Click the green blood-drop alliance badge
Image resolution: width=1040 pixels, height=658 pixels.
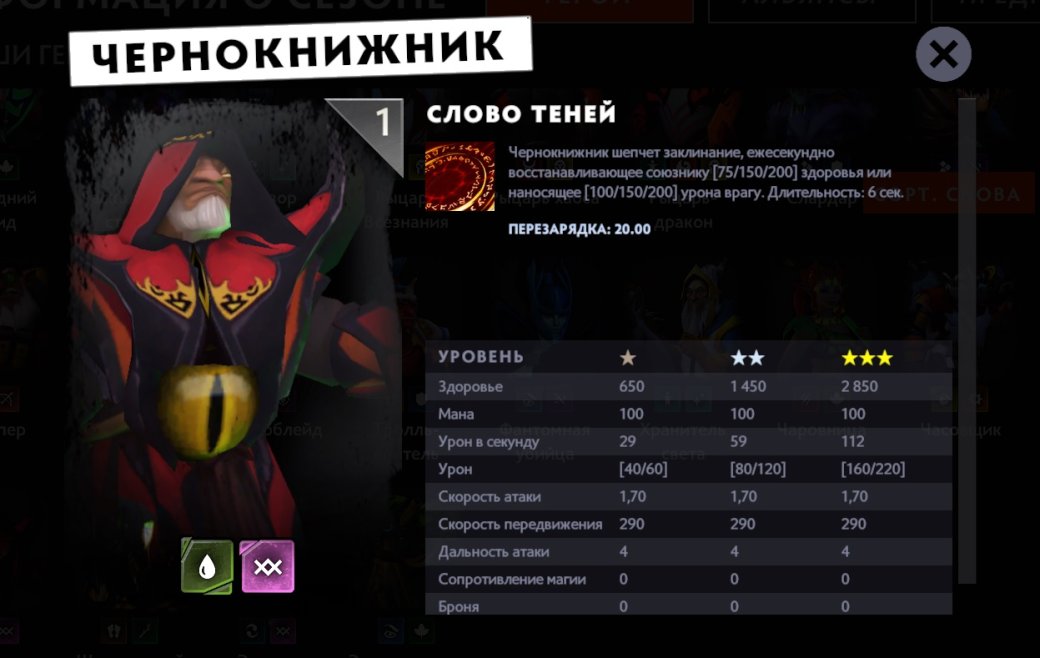pyautogui.click(x=207, y=567)
